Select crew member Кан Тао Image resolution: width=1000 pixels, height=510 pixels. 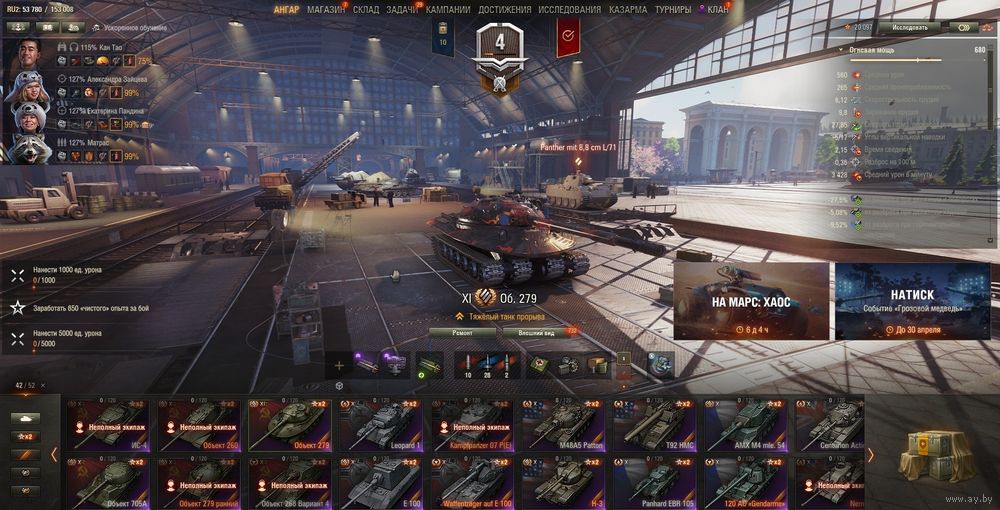tap(30, 56)
